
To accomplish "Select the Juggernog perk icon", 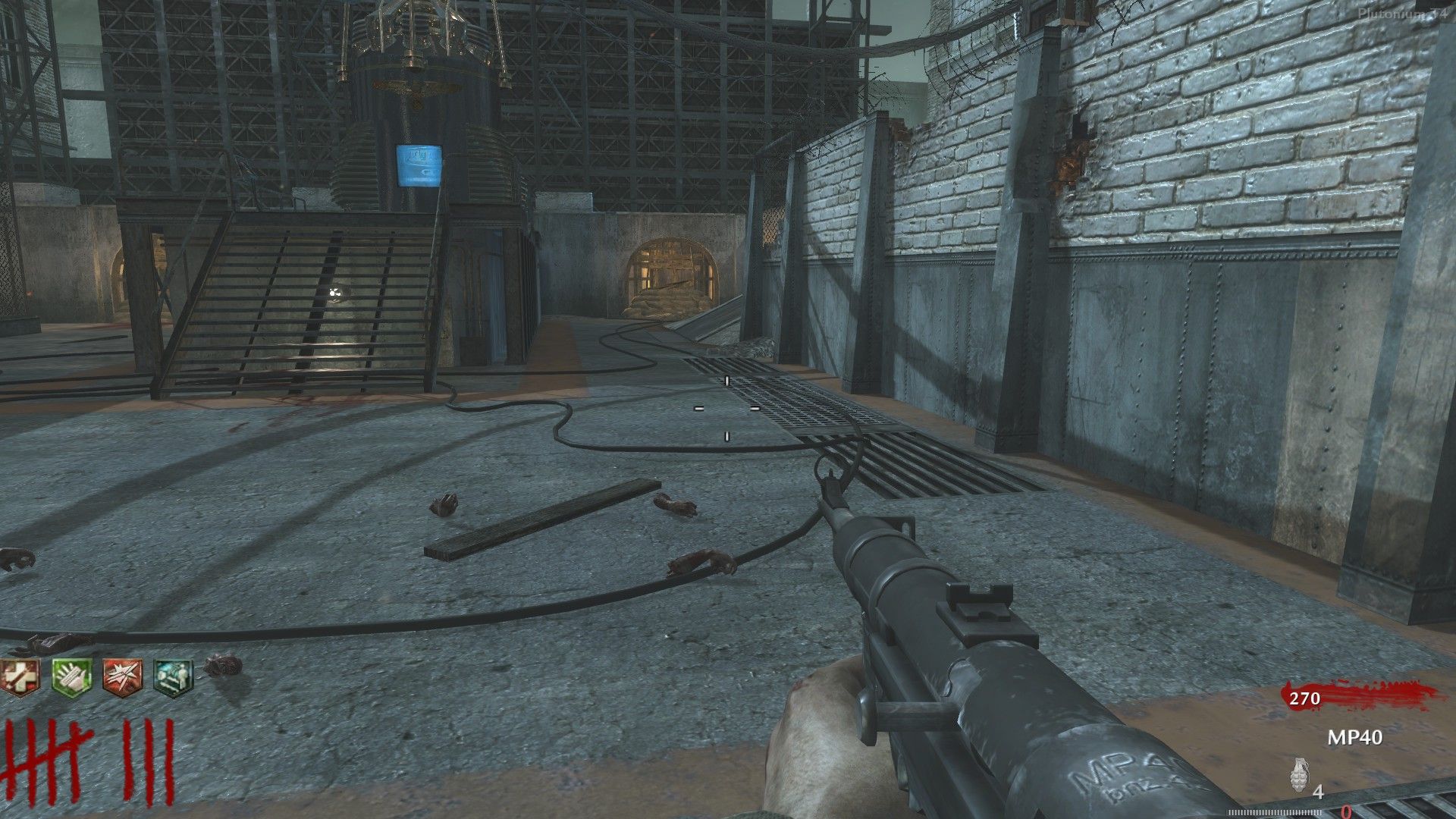I will (x=18, y=676).
